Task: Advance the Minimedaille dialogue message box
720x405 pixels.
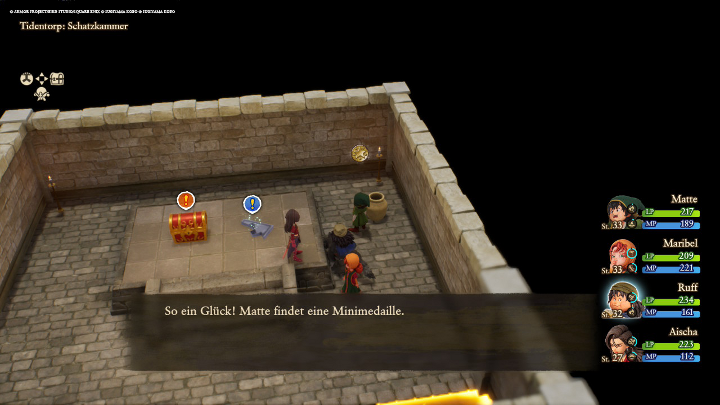Action: pos(360,311)
